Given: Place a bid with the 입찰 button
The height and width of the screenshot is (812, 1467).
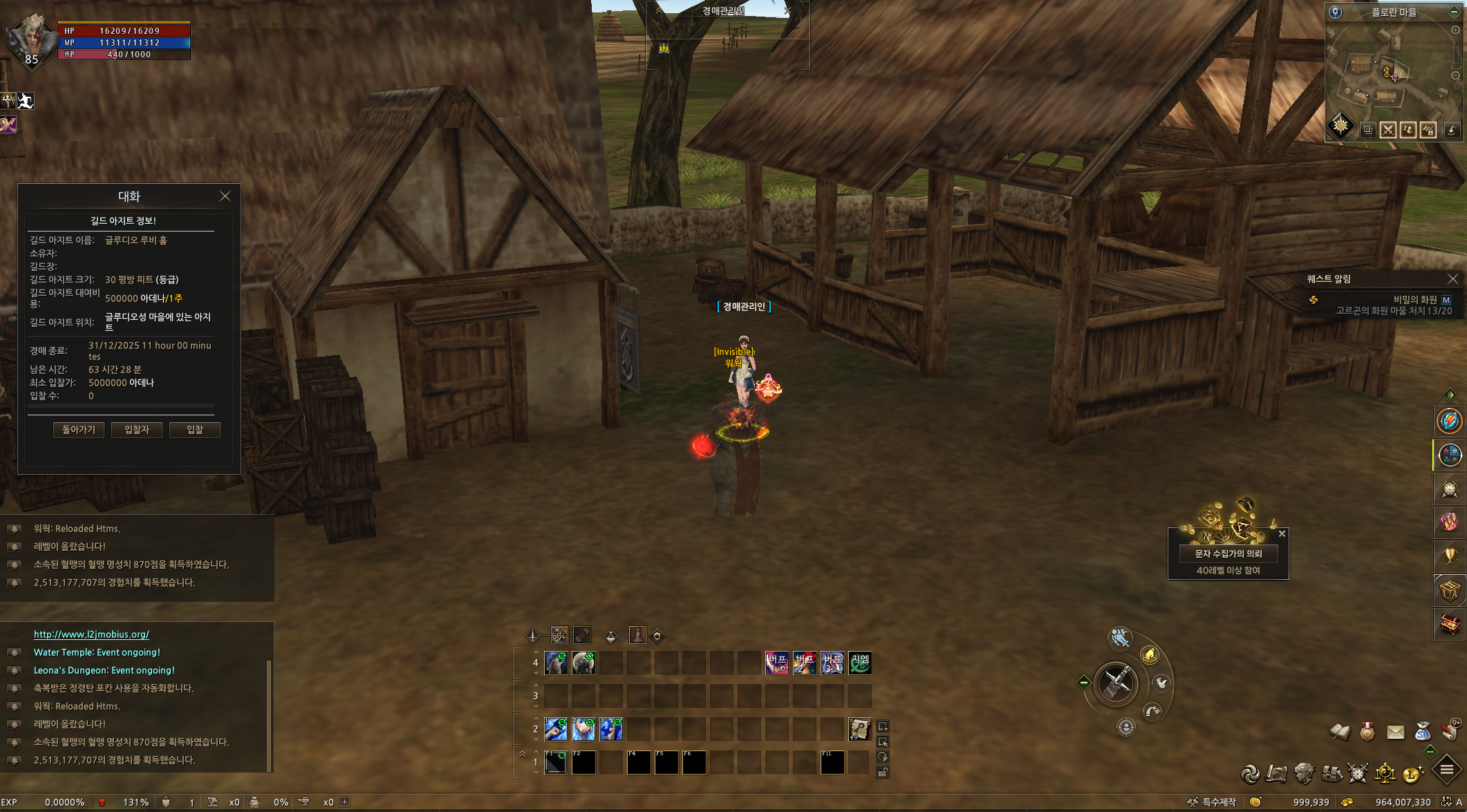Looking at the screenshot, I should tap(195, 430).
